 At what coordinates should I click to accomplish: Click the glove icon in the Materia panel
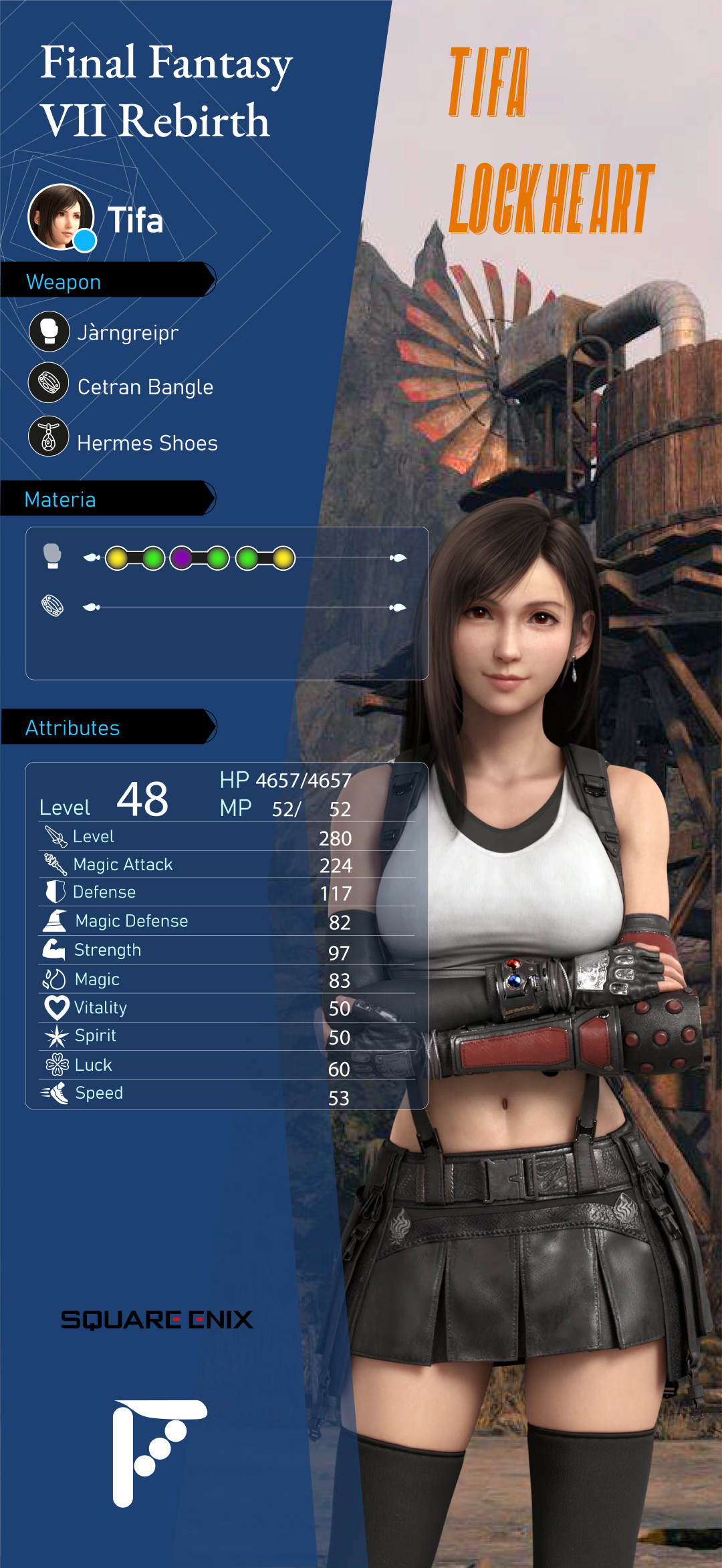pyautogui.click(x=52, y=556)
